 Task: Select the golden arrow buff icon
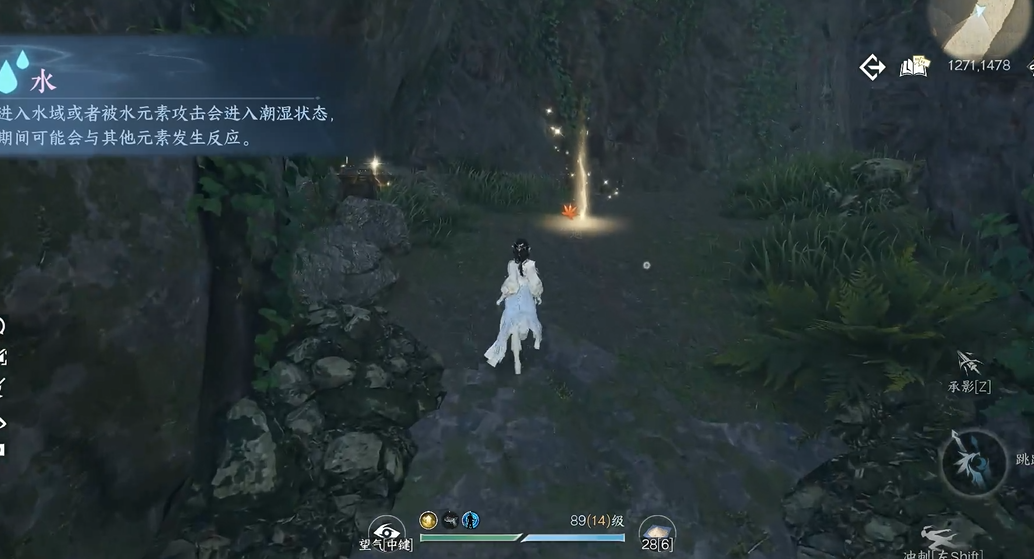(428, 520)
